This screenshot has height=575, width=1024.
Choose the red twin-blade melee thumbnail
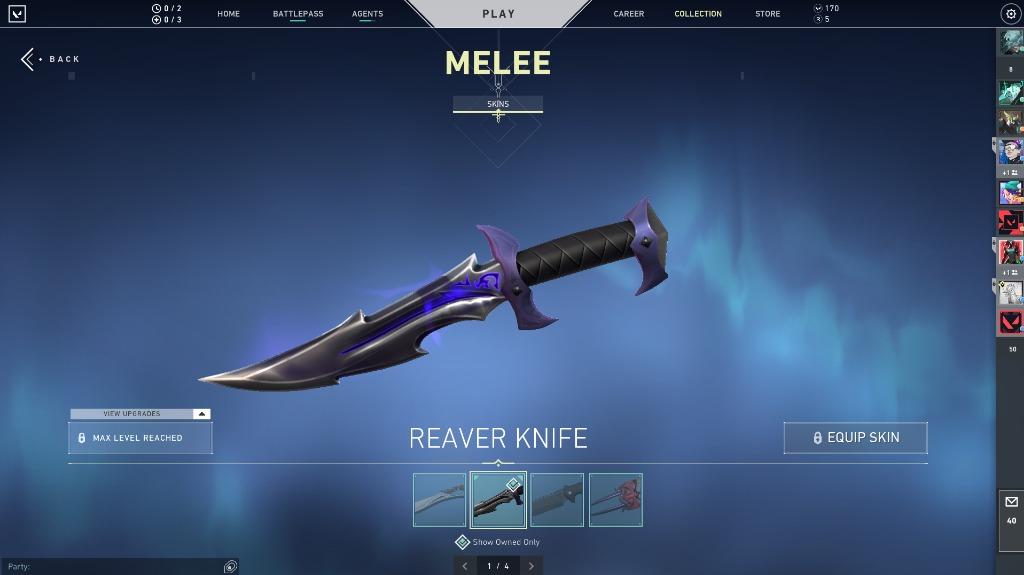616,500
